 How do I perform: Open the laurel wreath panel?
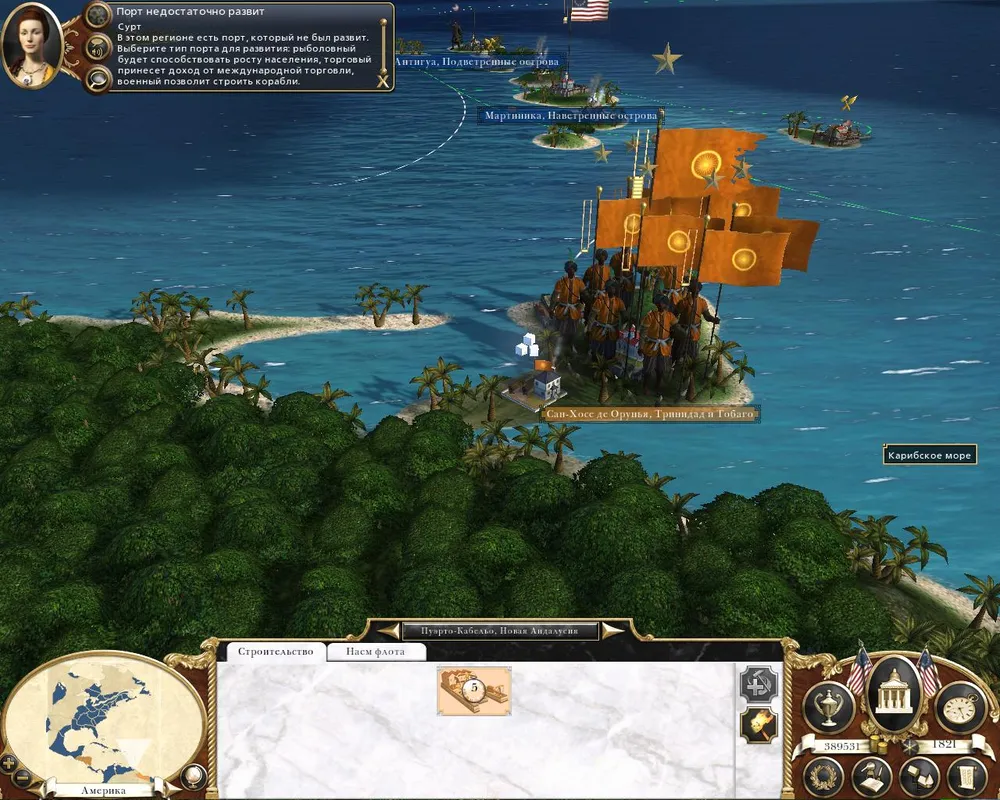pyautogui.click(x=824, y=776)
